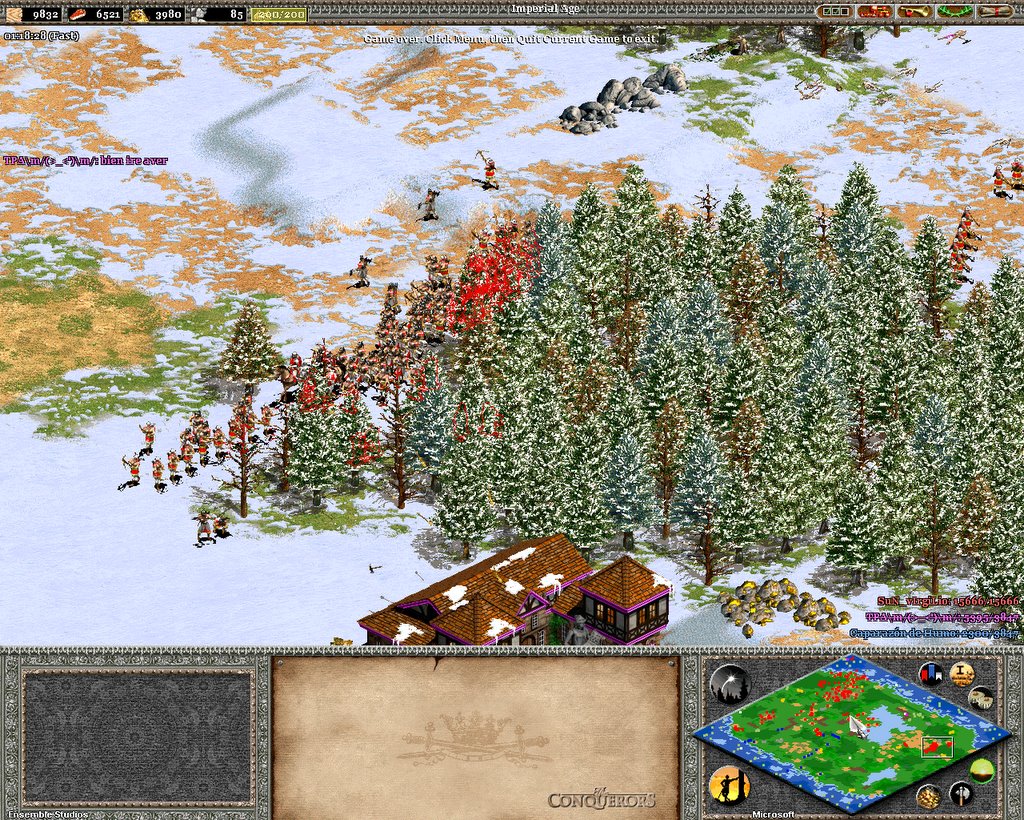Open the game menu scroll button
Image resolution: width=1024 pixels, height=820 pixels.
pyautogui.click(x=994, y=12)
